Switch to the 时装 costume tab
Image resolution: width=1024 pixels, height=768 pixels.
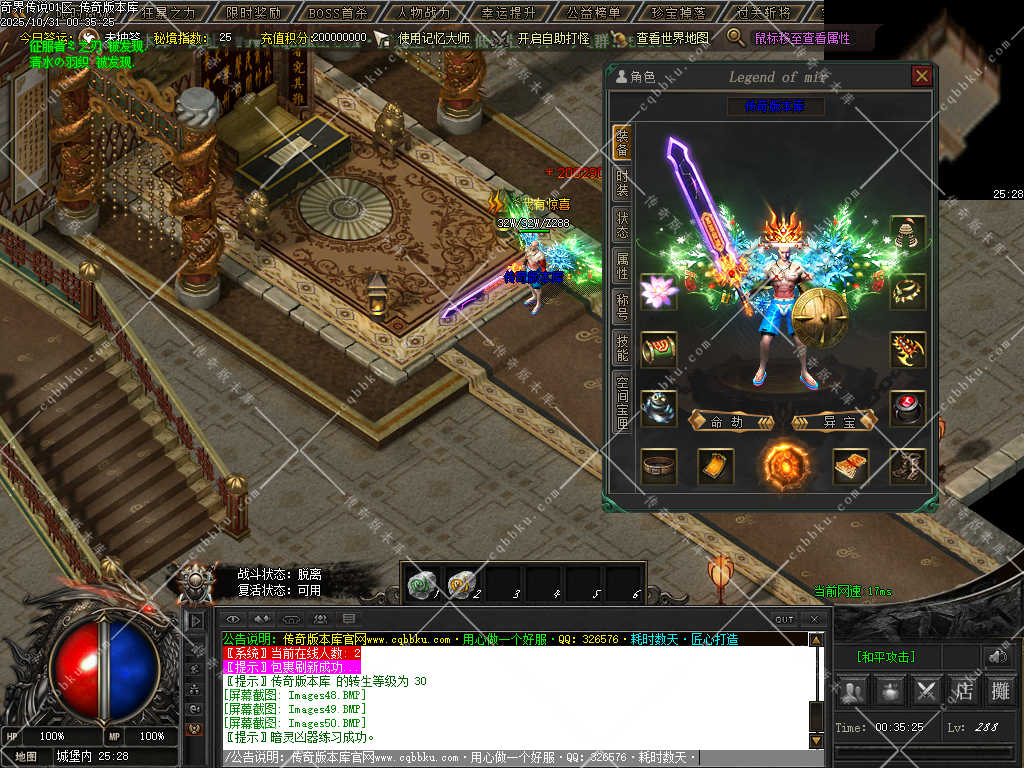[622, 183]
